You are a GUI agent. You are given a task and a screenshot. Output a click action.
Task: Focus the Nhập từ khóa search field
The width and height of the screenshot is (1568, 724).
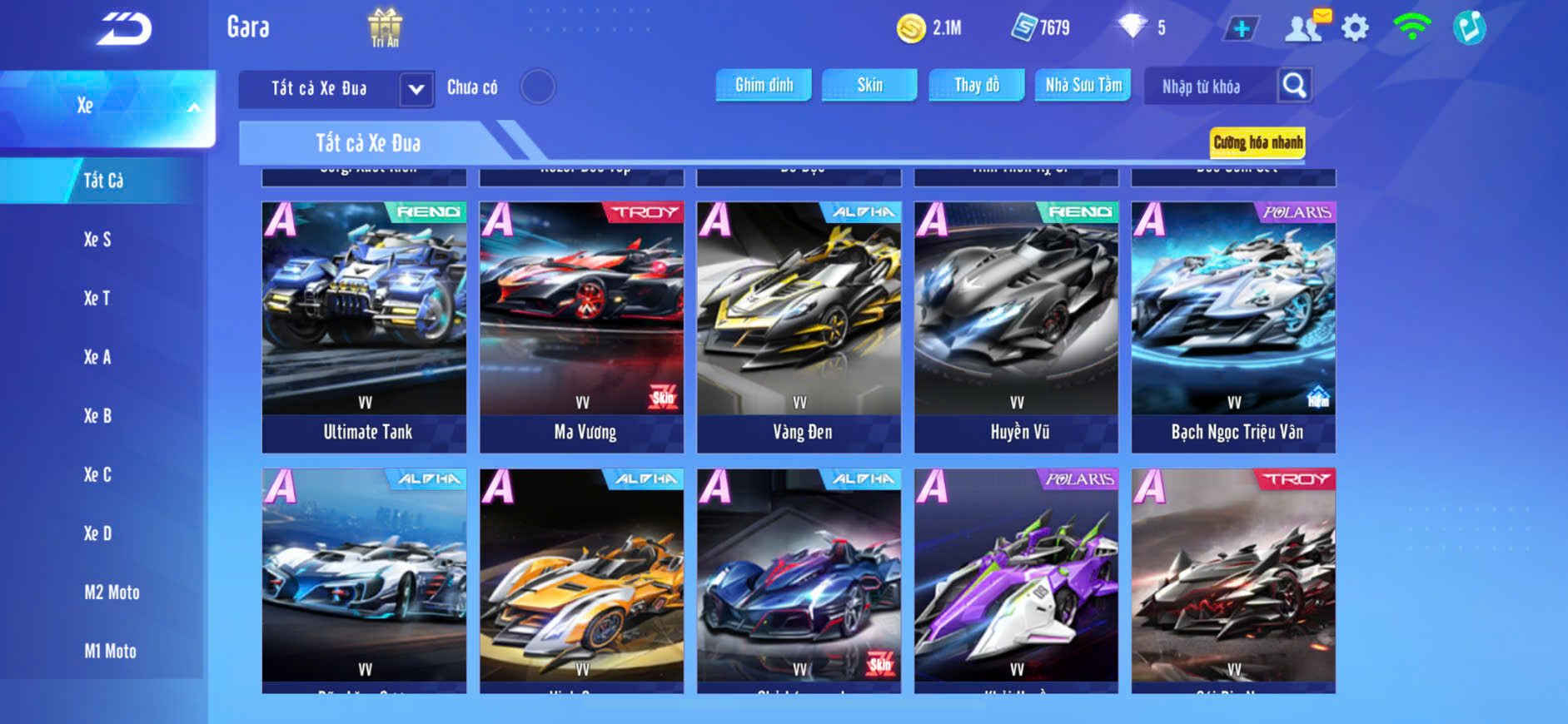[x=1209, y=87]
